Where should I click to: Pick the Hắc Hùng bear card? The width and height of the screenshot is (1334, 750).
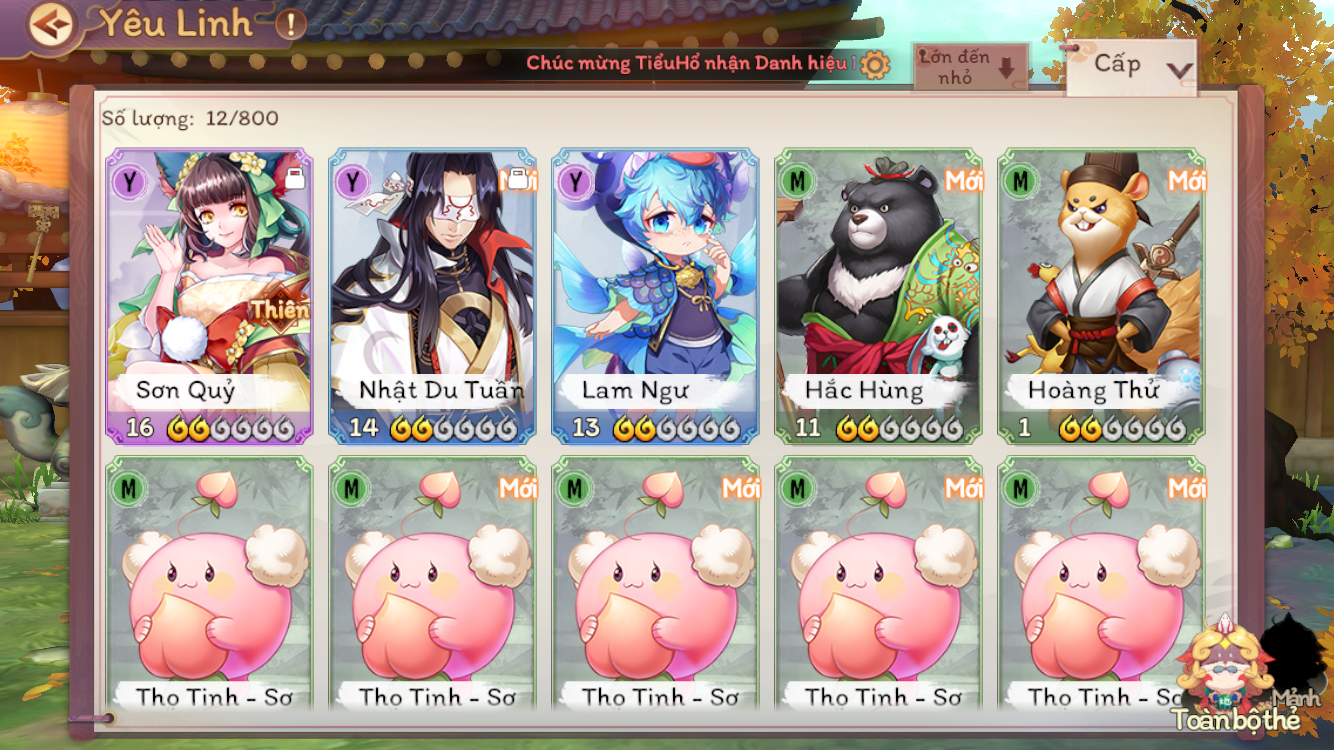pyautogui.click(x=879, y=296)
